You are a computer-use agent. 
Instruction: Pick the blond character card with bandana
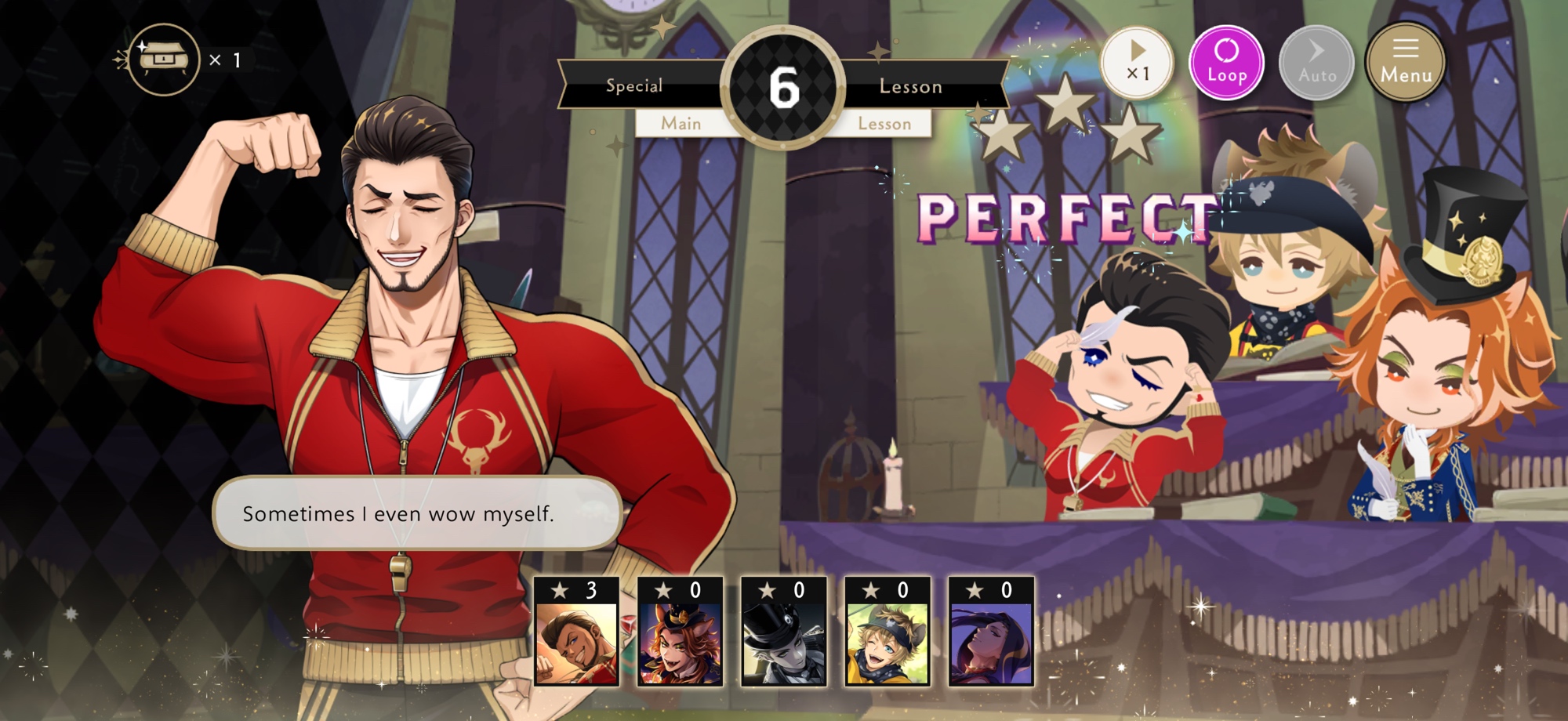click(x=887, y=633)
